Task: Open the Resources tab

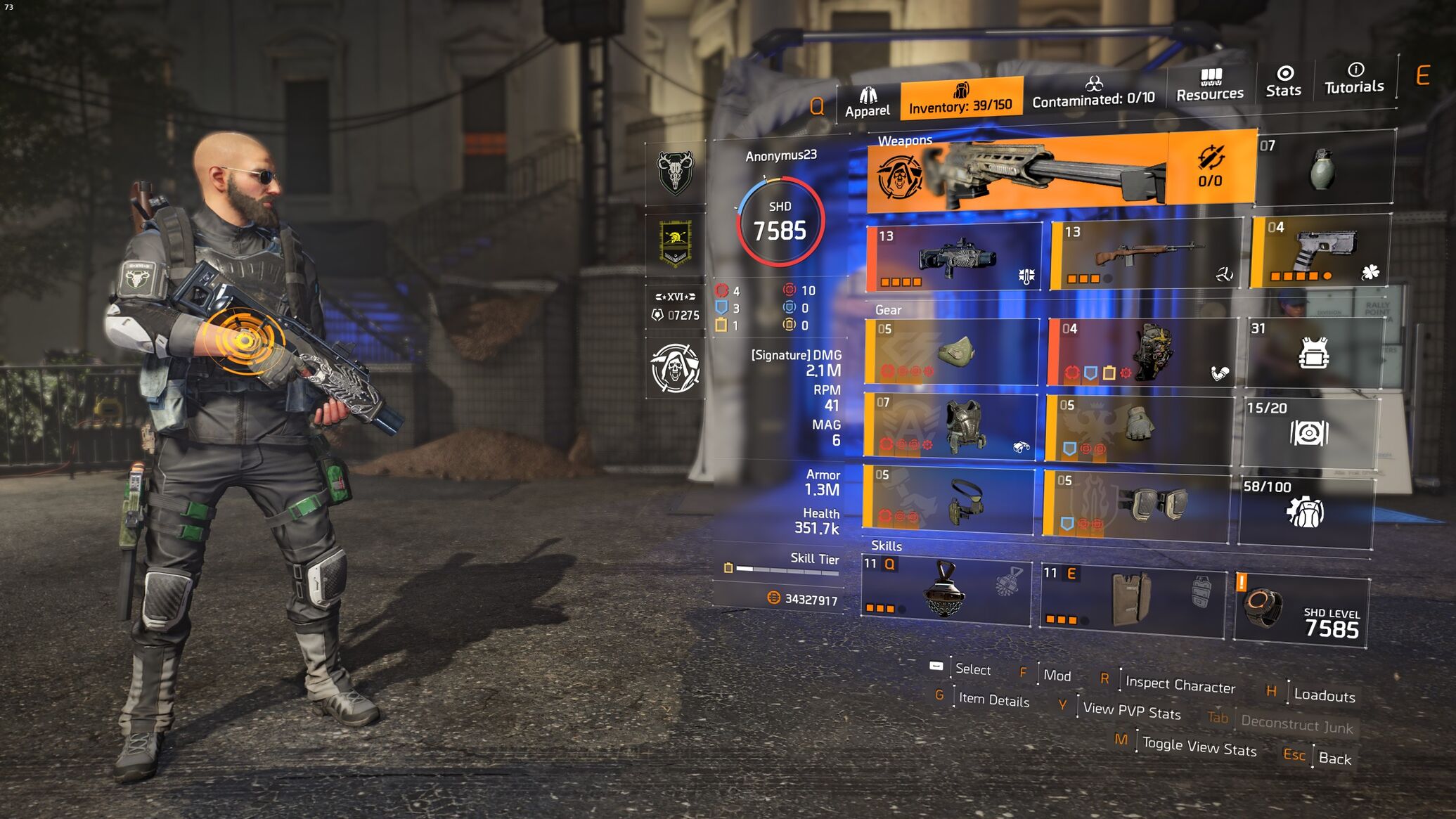Action: coord(1210,86)
